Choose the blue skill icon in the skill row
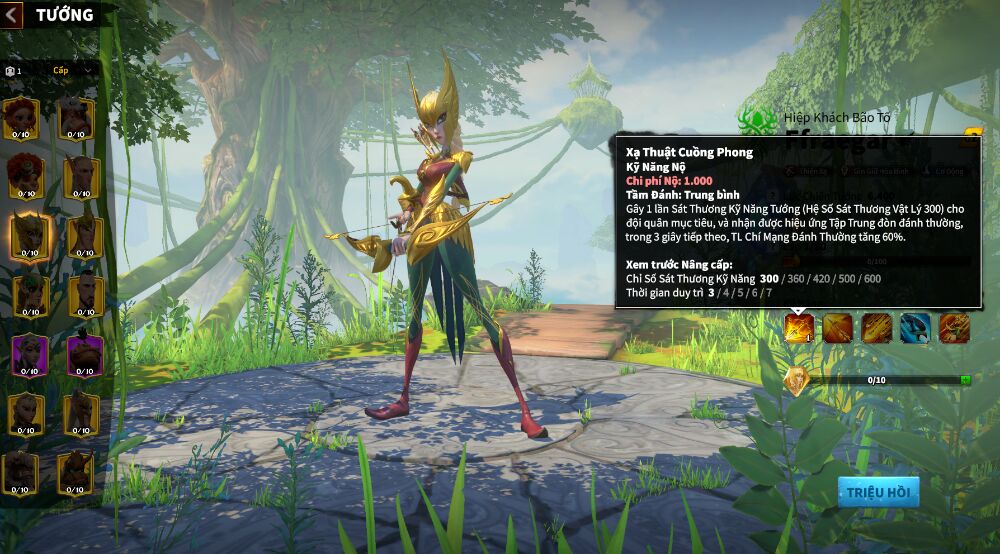 pos(915,328)
